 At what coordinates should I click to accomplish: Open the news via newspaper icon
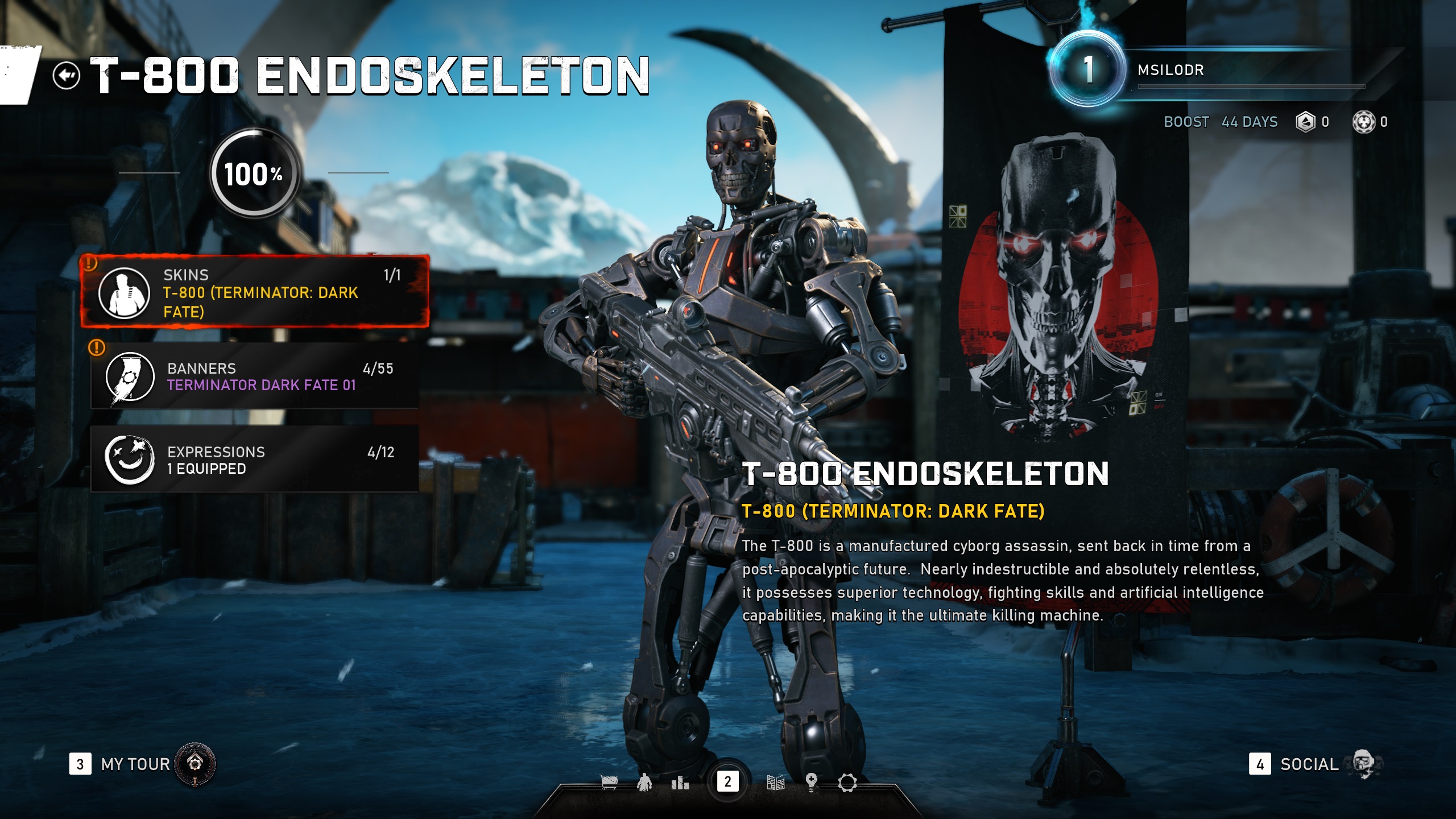[776, 783]
